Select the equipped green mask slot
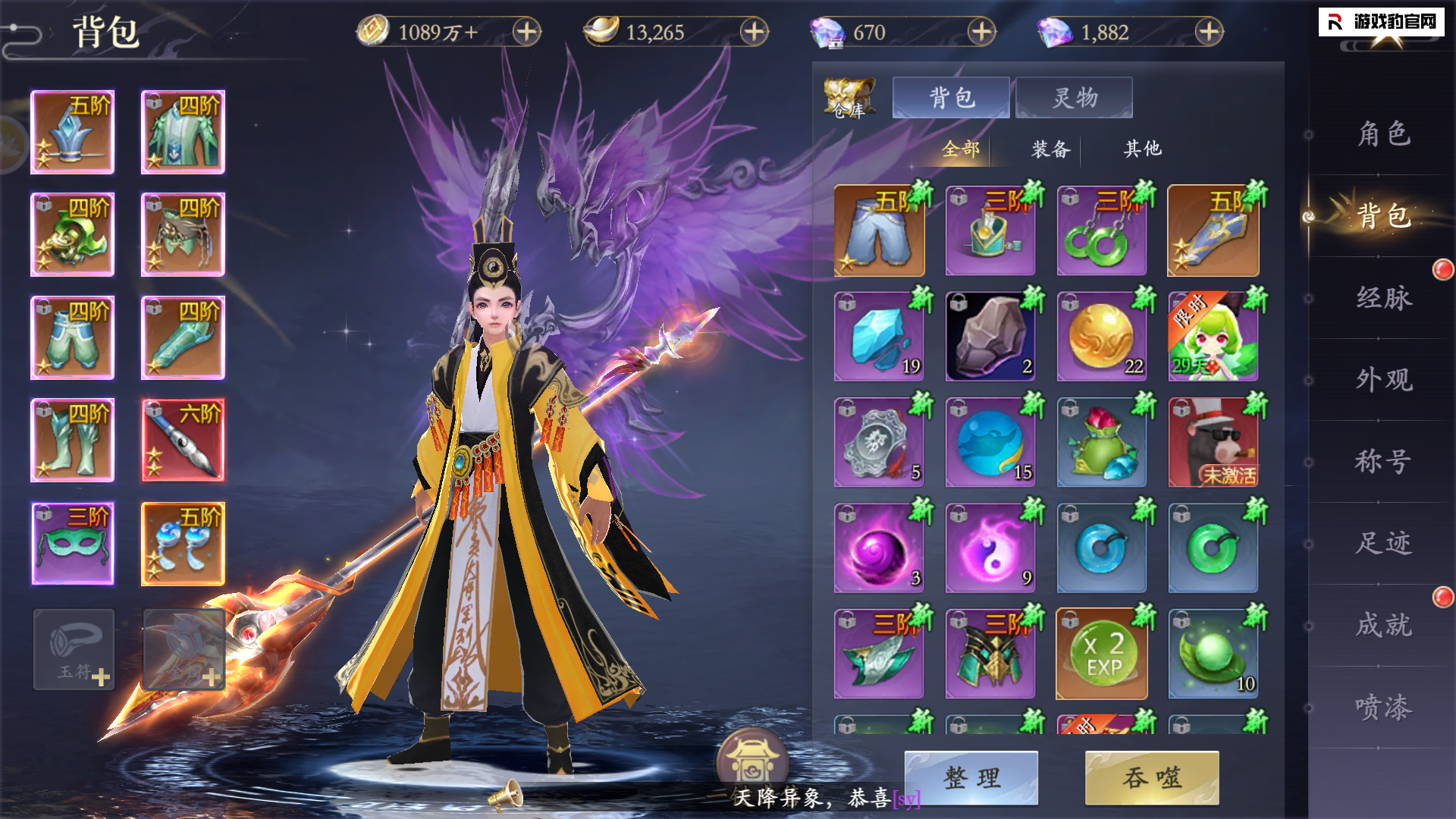The width and height of the screenshot is (1456, 819). click(73, 543)
